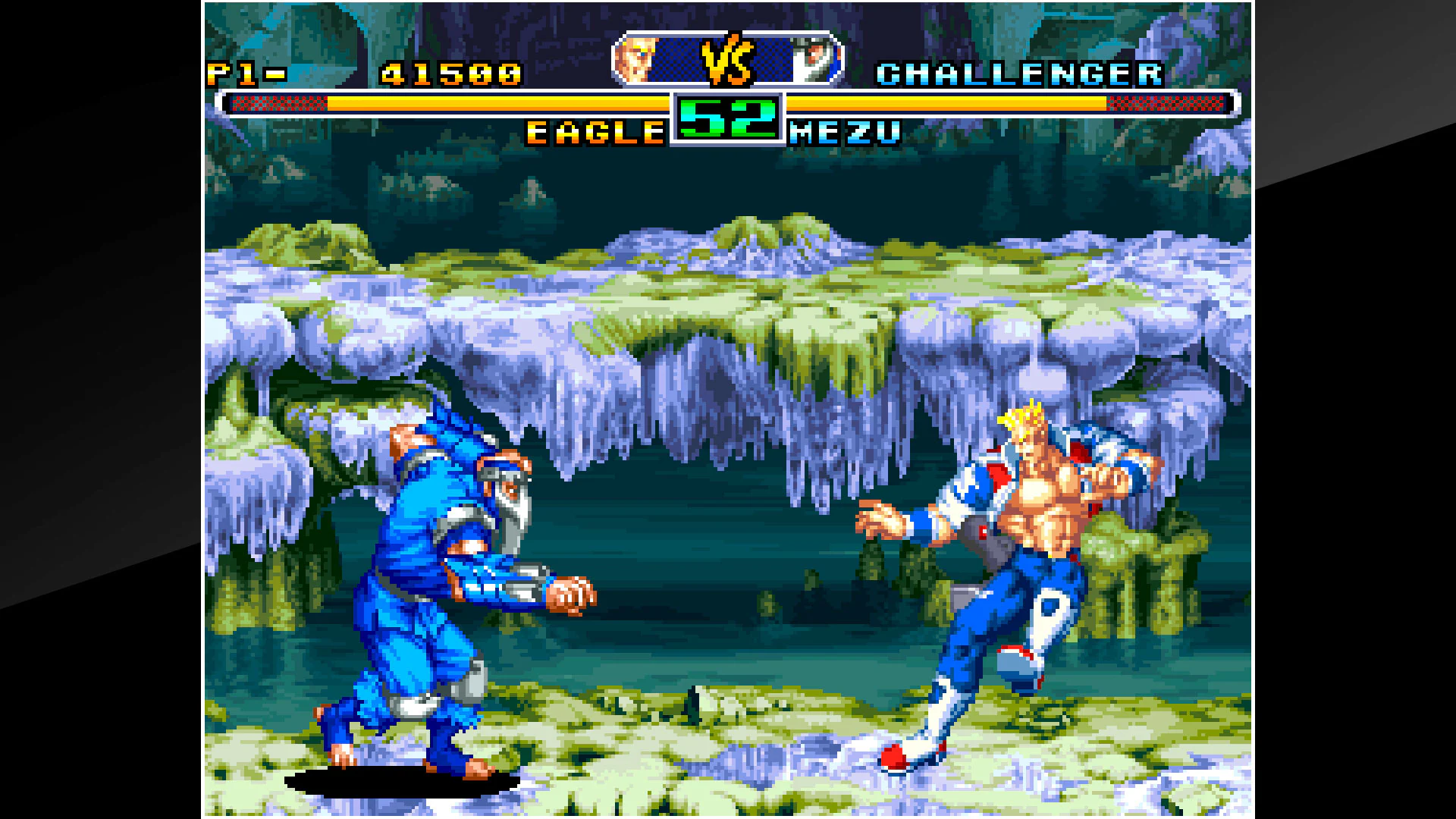
Task: Expand the score counter showing 41500
Action: (x=451, y=73)
